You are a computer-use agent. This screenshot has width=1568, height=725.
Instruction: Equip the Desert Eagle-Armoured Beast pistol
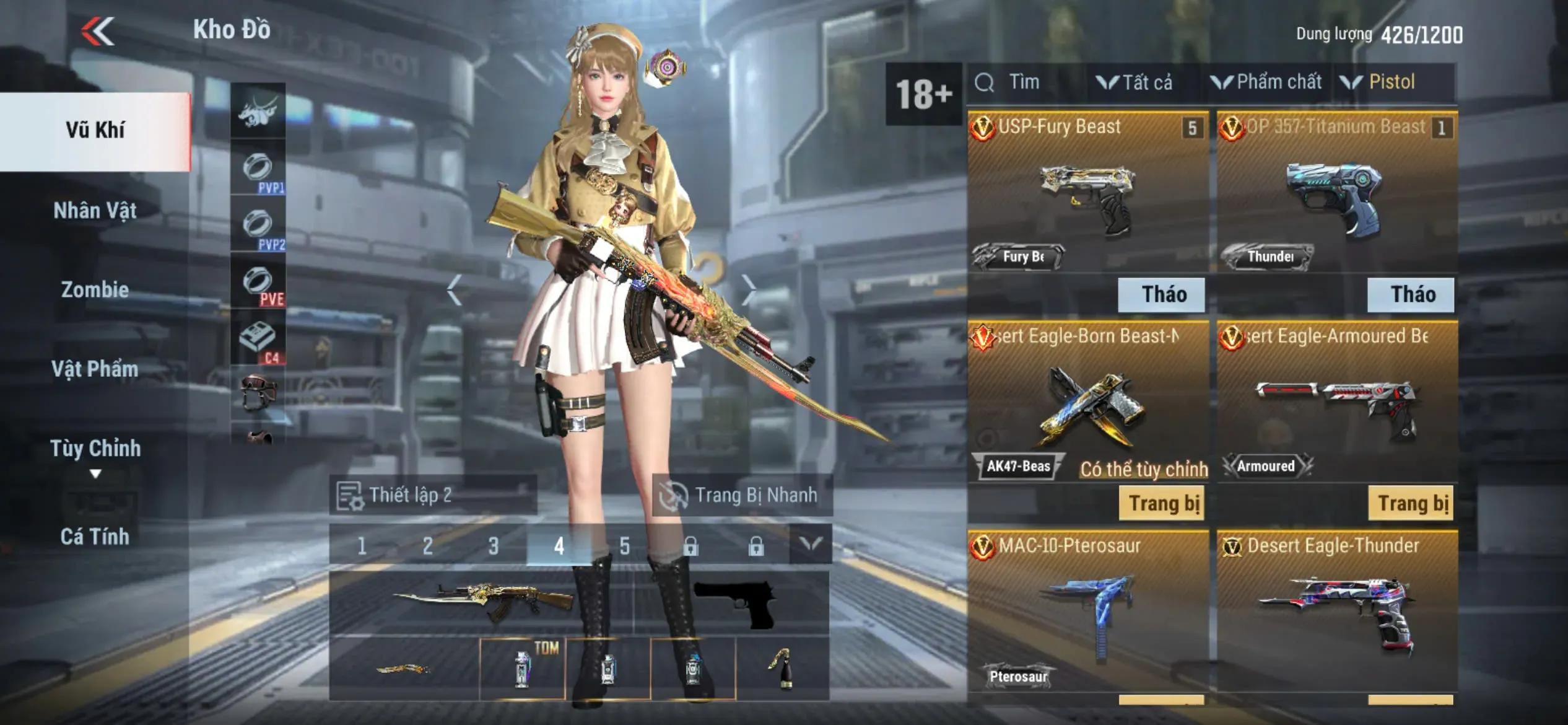(1411, 503)
